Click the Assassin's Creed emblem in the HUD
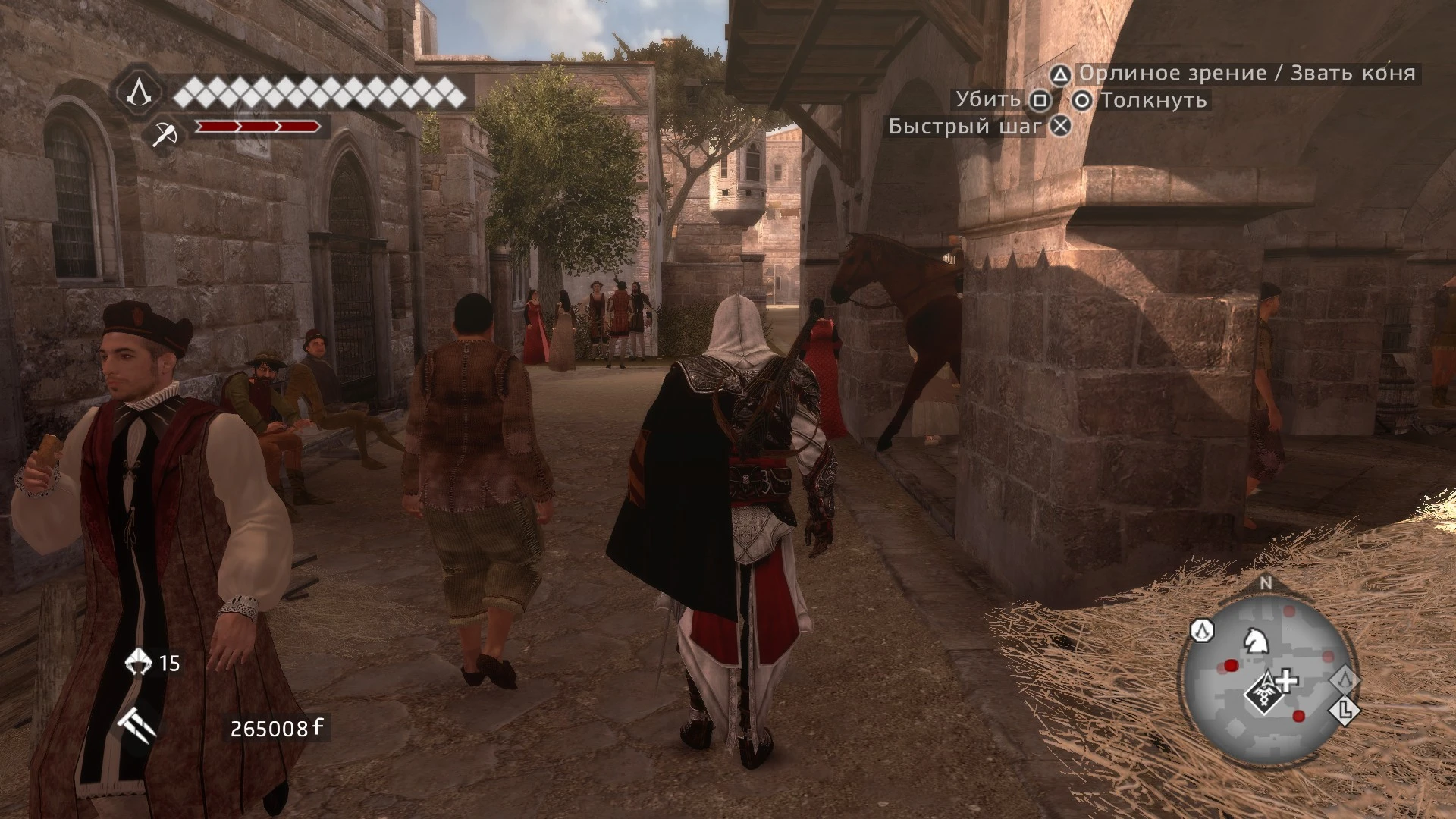This screenshot has height=819, width=1456. 140,93
